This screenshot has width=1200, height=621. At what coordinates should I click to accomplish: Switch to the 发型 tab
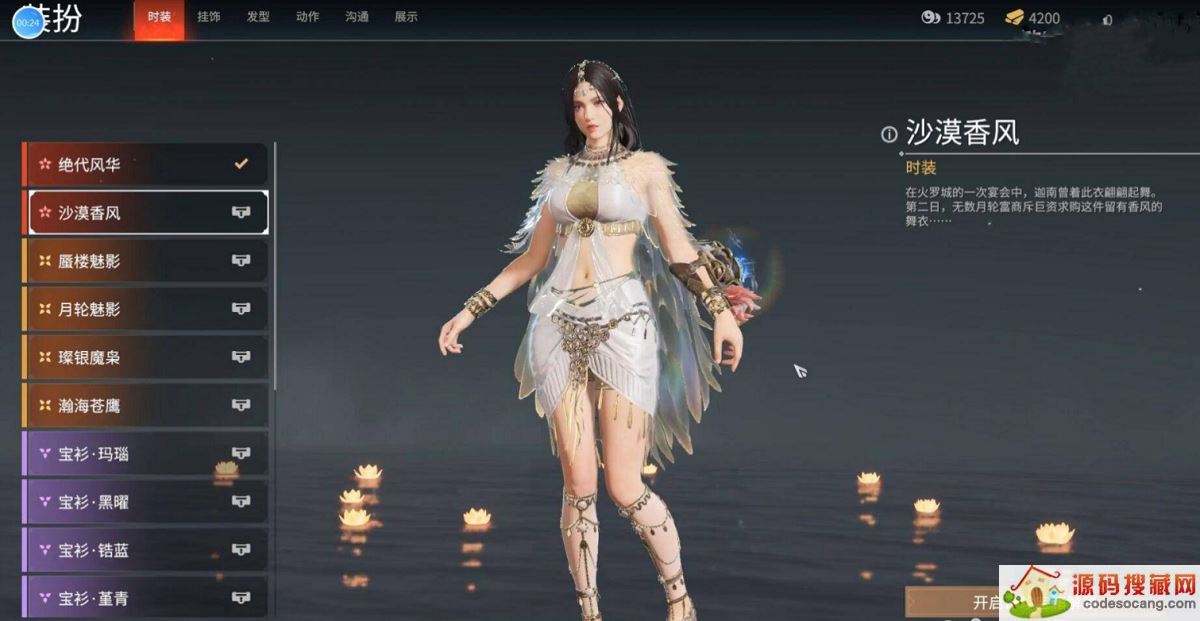[x=258, y=17]
